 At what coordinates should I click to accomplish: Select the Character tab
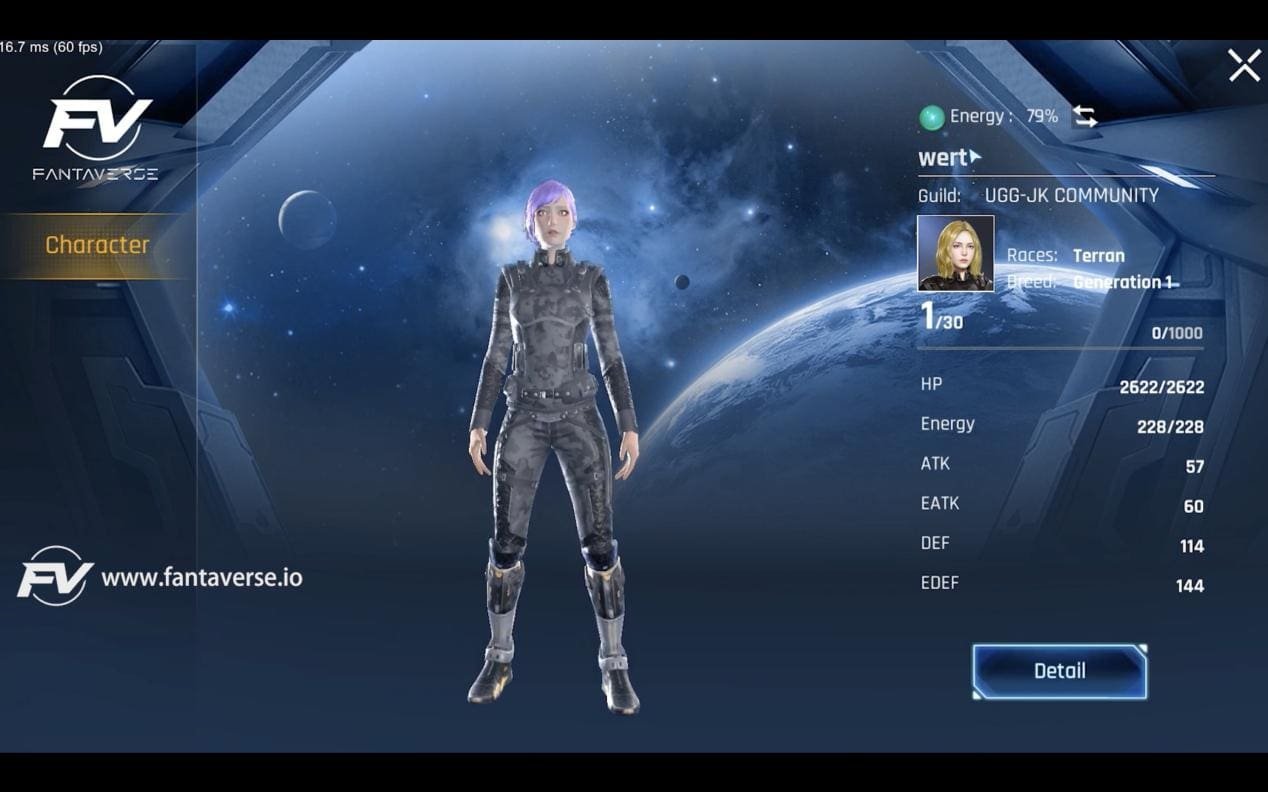click(x=97, y=245)
